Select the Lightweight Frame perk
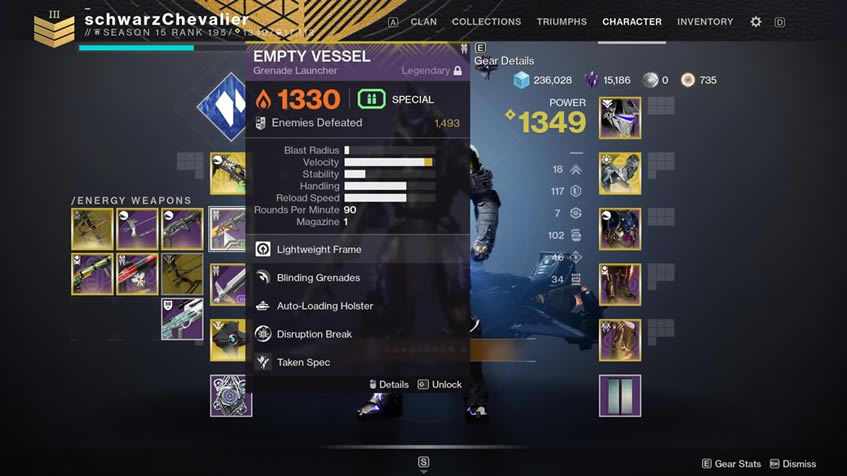This screenshot has width=847, height=476. [x=319, y=249]
